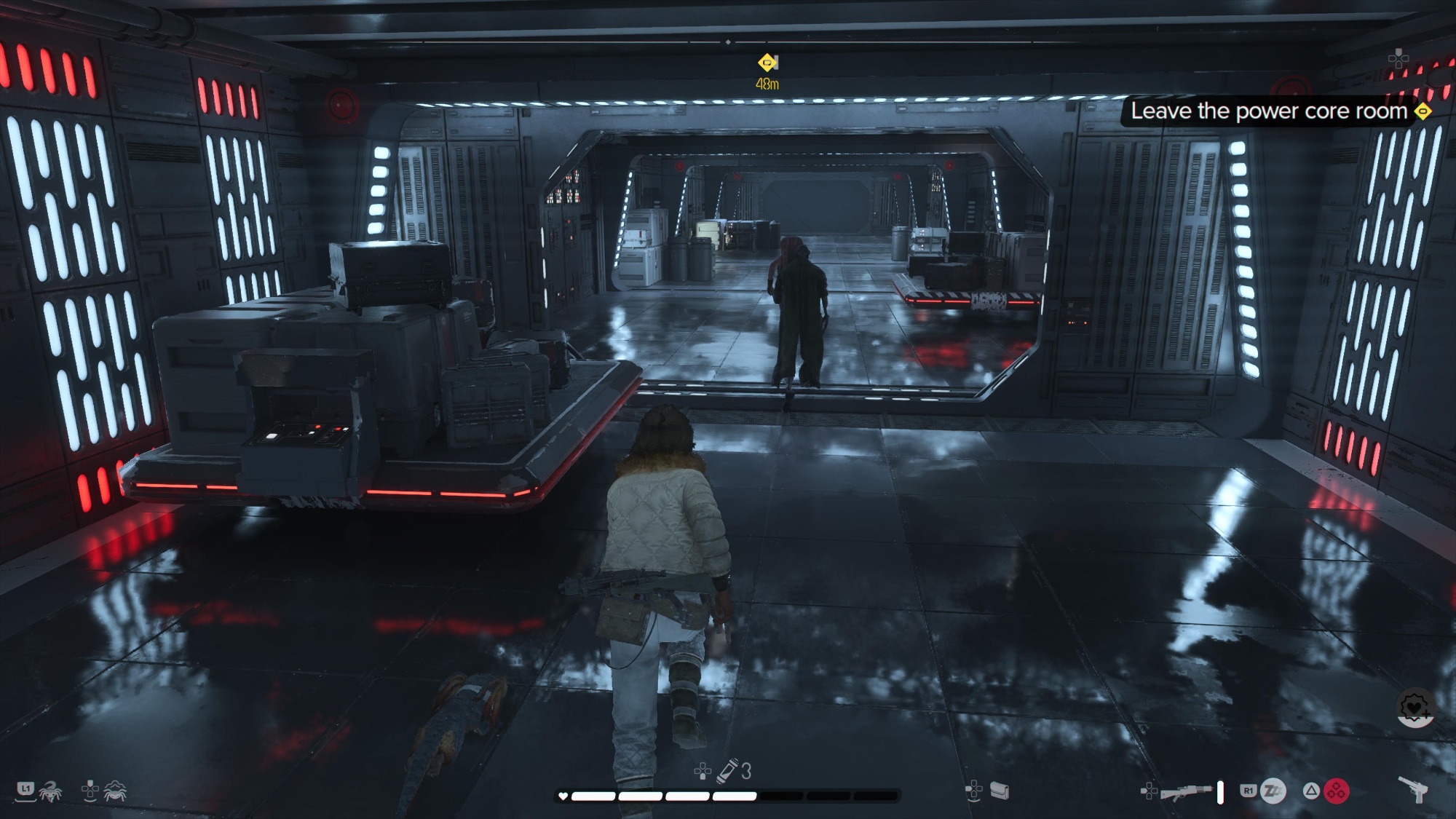Open the satchel pouch icon

(x=1000, y=791)
